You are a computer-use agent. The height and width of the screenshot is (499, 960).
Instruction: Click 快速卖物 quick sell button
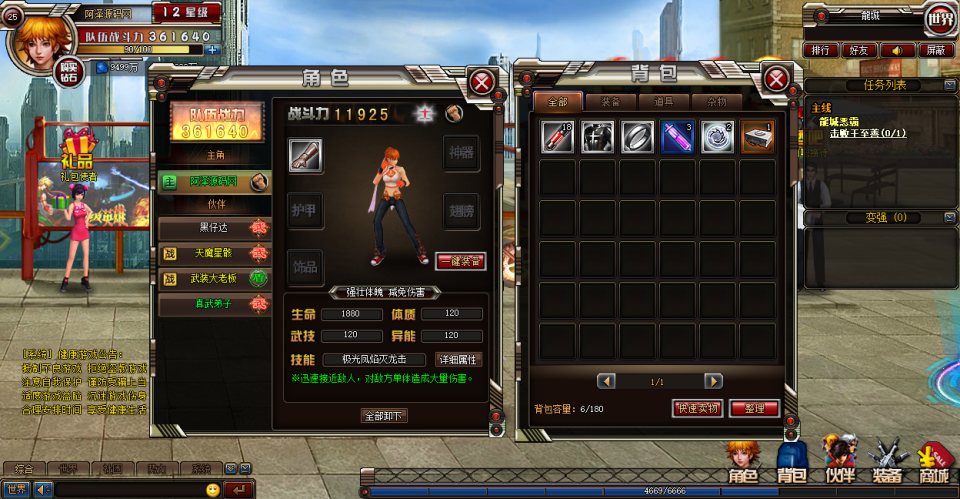pos(697,408)
